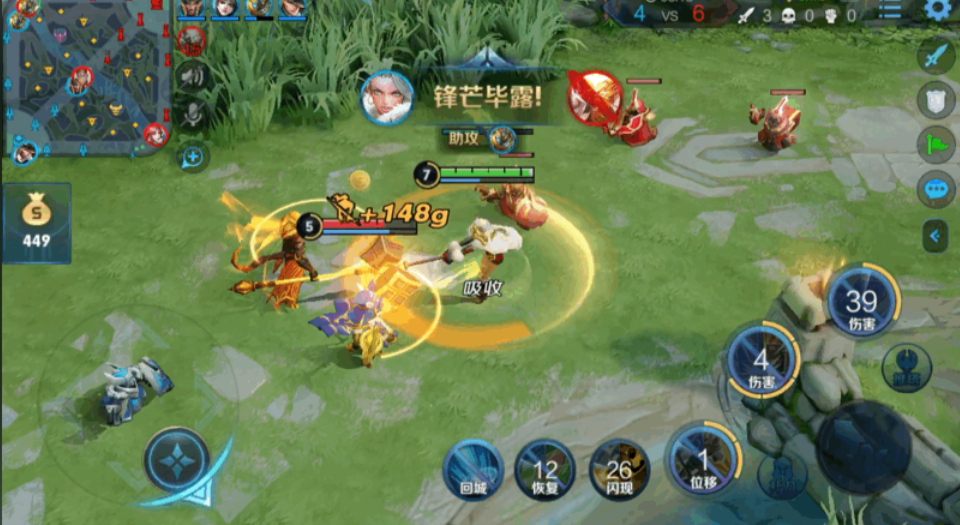Activate the 伤害 skill showing cooldown 4
960x525 pixels.
pos(762,360)
